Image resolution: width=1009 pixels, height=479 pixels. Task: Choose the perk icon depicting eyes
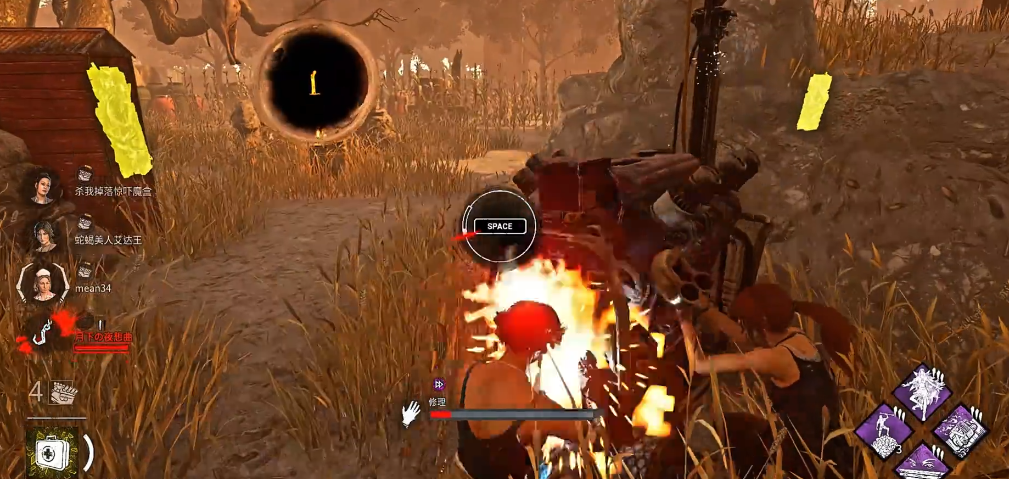(x=922, y=465)
